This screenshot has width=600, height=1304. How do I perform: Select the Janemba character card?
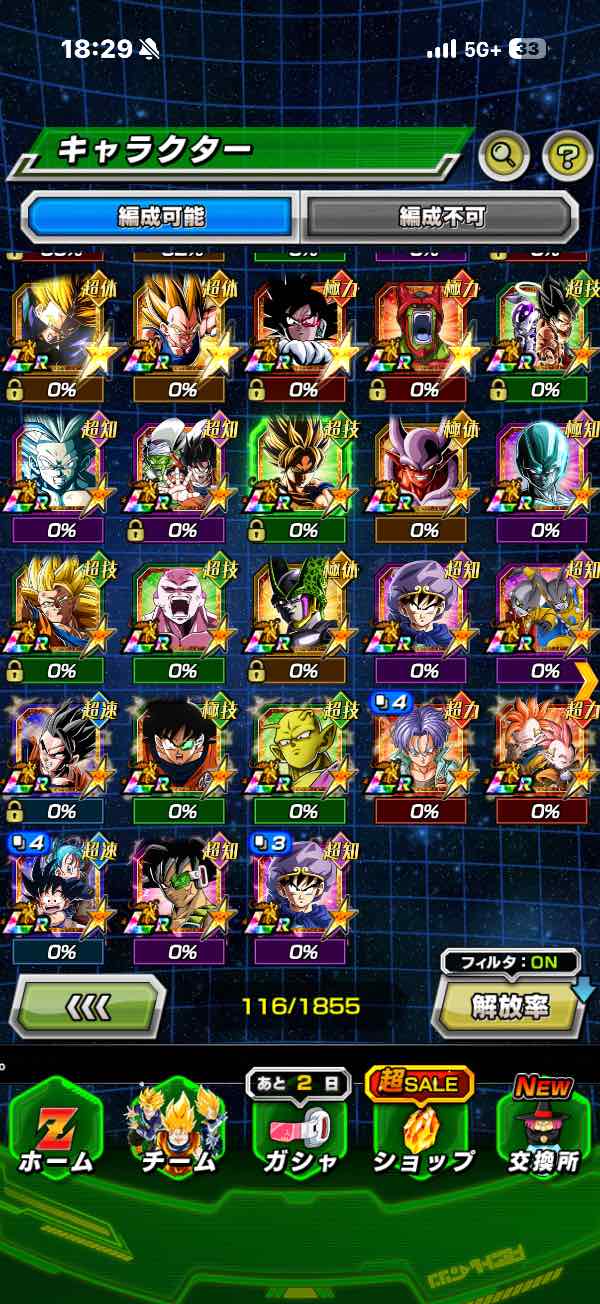click(x=424, y=472)
